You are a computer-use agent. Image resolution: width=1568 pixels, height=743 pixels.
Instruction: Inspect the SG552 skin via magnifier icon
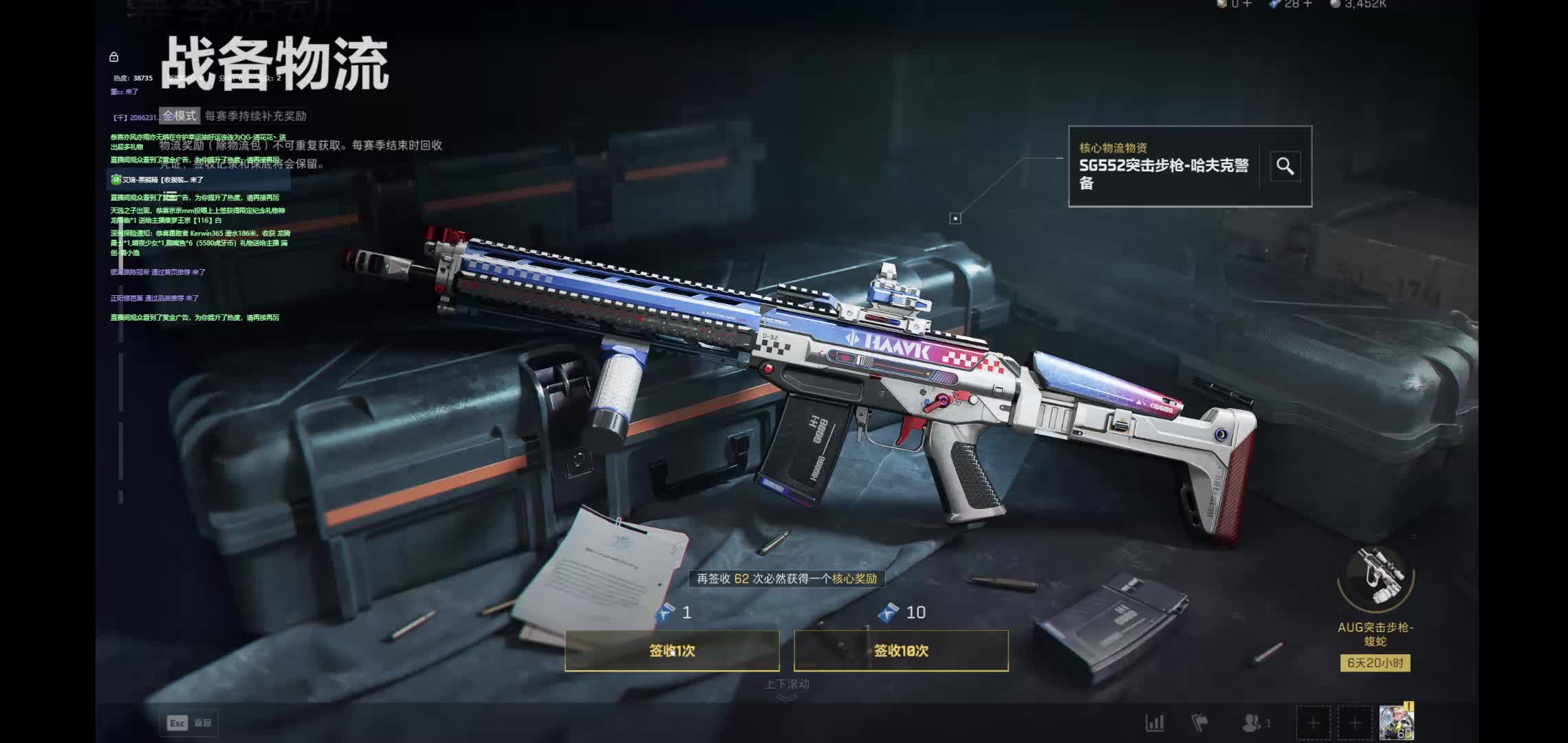coord(1285,166)
